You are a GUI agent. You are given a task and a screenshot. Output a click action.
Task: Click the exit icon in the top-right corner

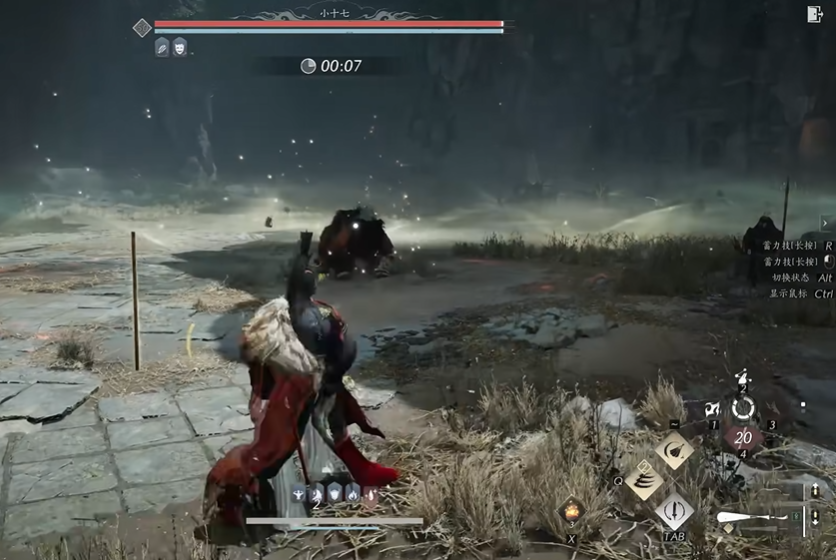coord(814,14)
